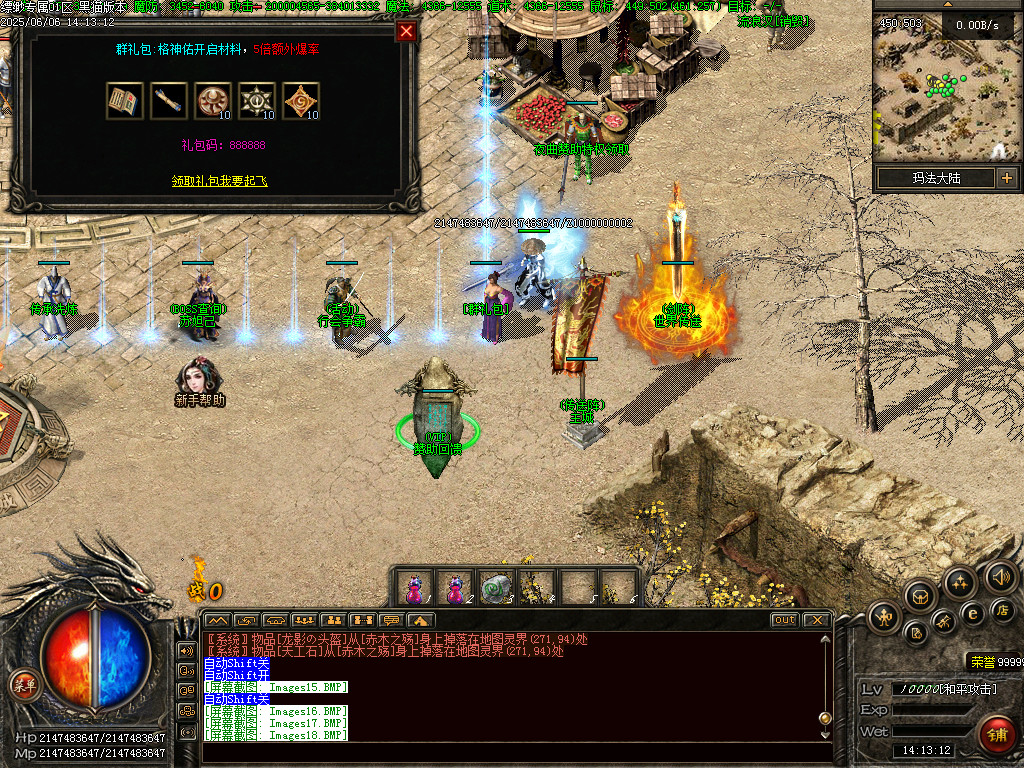This screenshot has width=1024, height=768.
Task: Open the character equipment panel button
Action: pyautogui.click(x=883, y=617)
